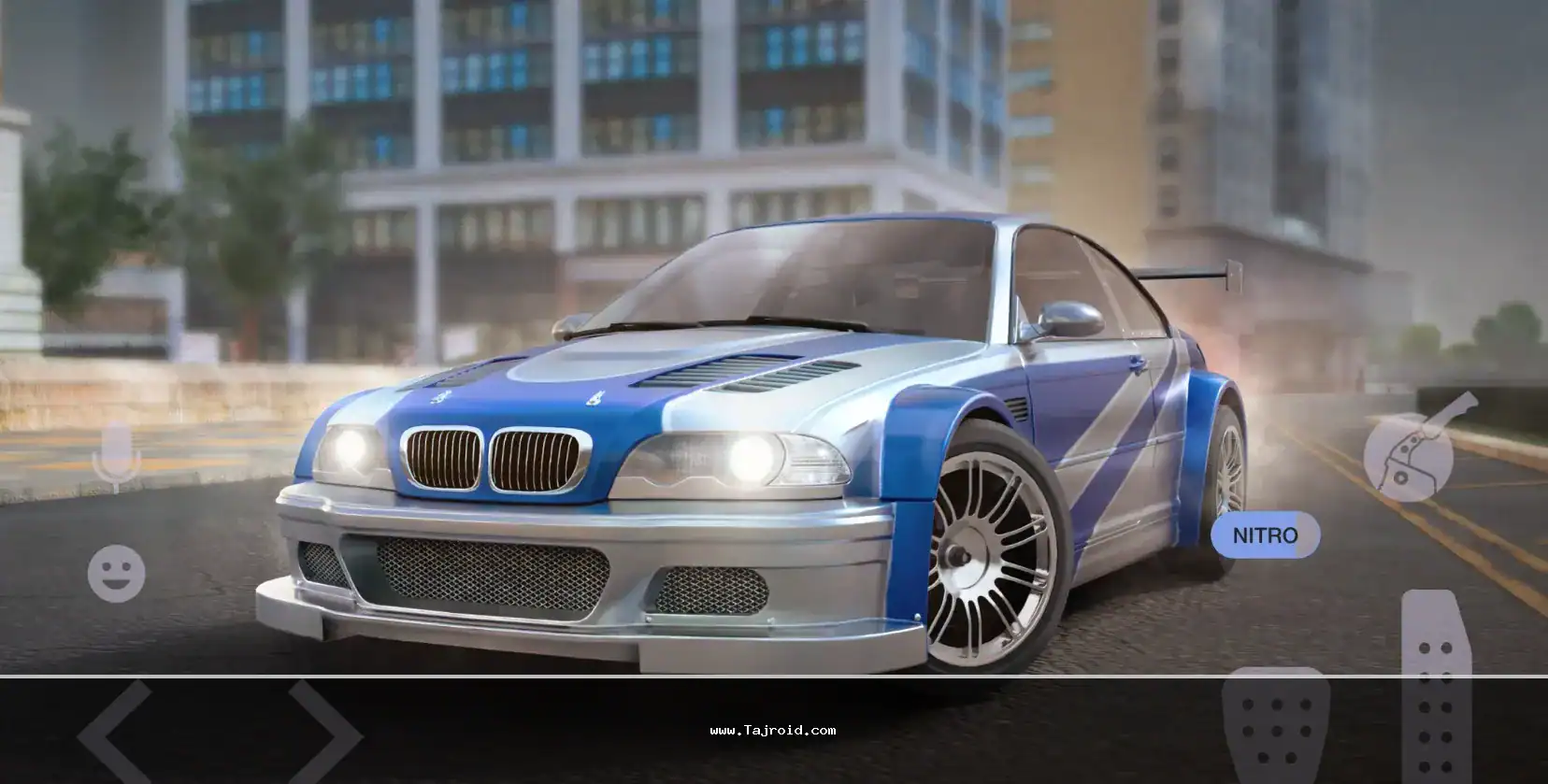Activate the NITRO boost button
Screen dimensions: 1548x784
[x=1265, y=535]
